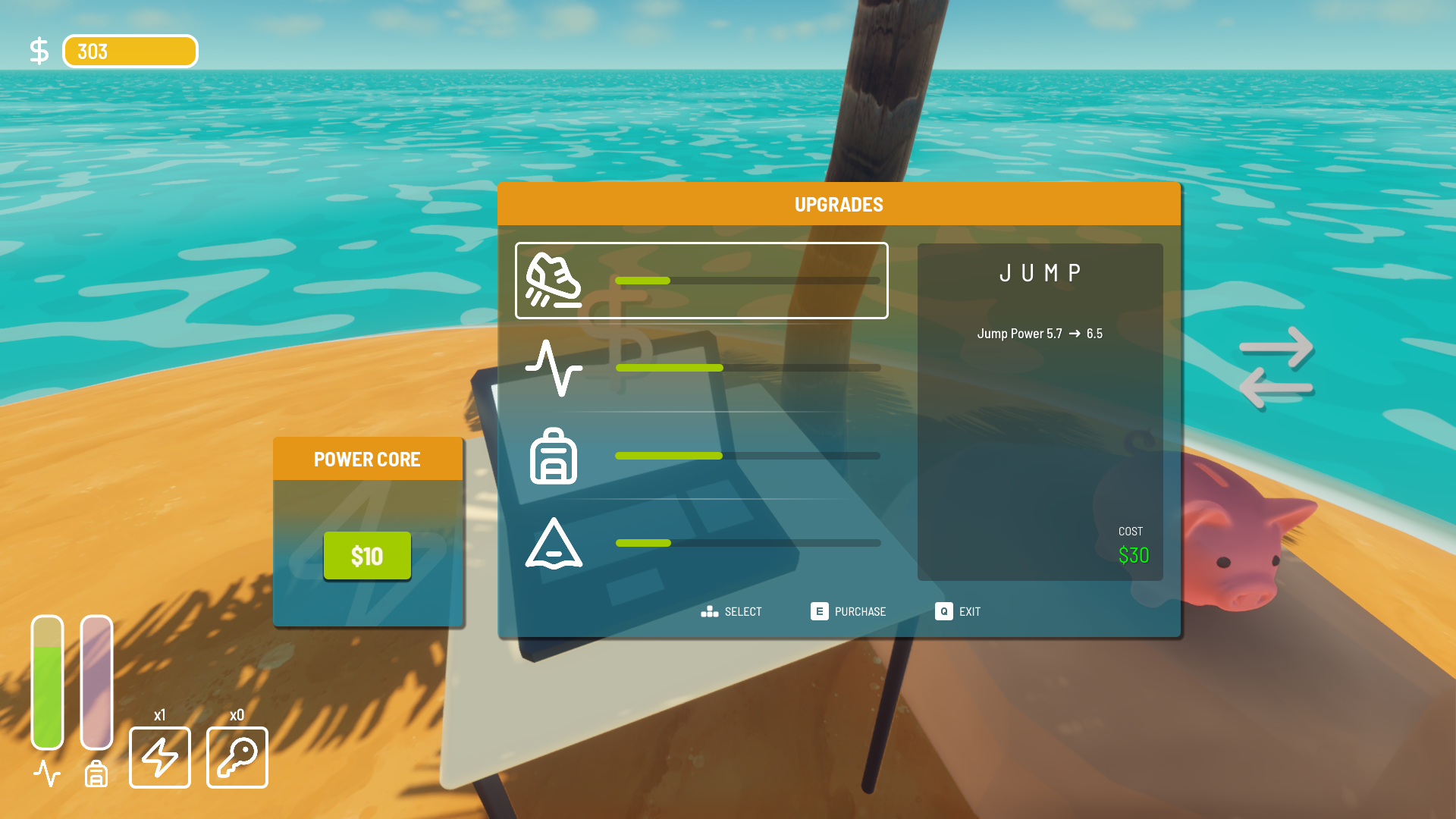Click the swap arrows beside the upgrades panel
Screen dimensions: 1456x819
[1276, 368]
